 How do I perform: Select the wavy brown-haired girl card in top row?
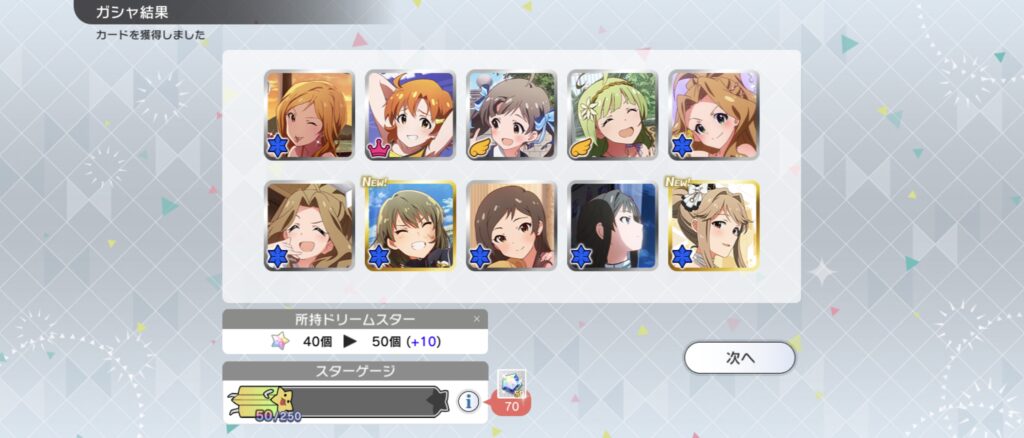pos(713,114)
